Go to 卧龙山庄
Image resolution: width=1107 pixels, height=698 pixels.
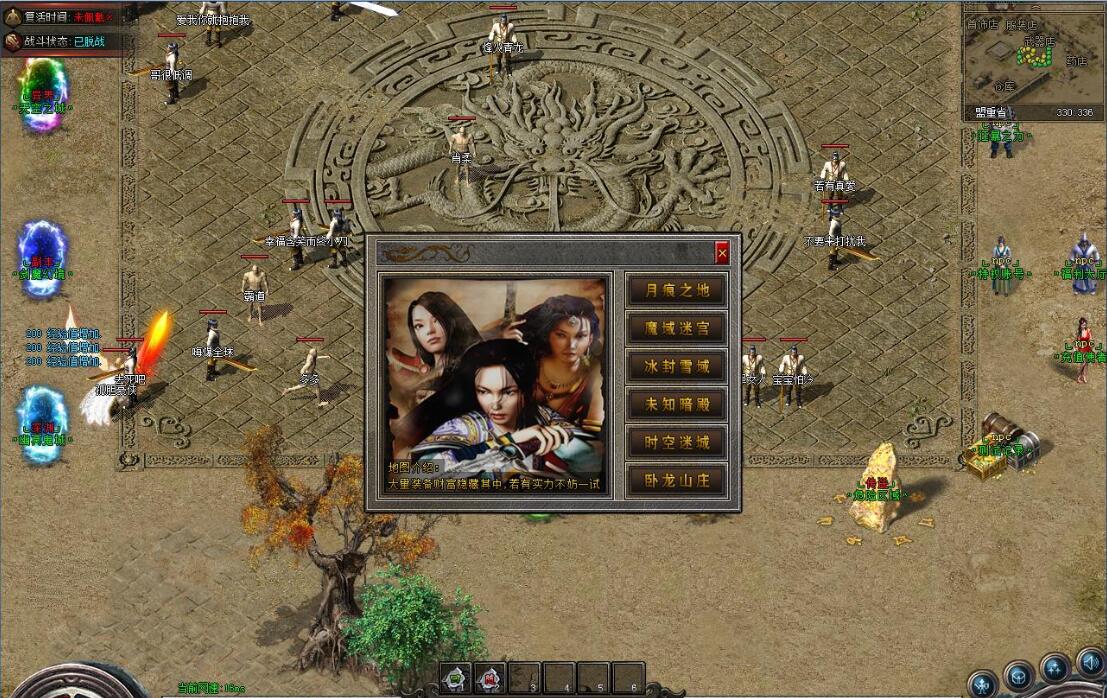pos(676,480)
